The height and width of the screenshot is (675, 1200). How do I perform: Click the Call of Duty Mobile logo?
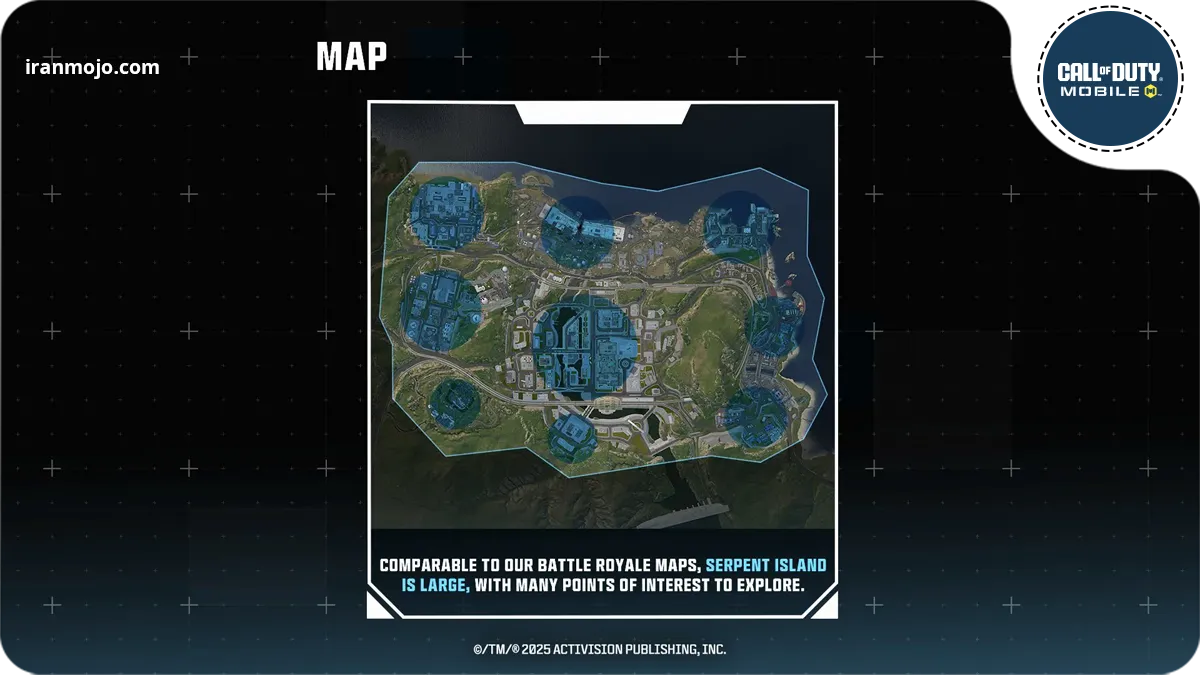coord(1109,79)
